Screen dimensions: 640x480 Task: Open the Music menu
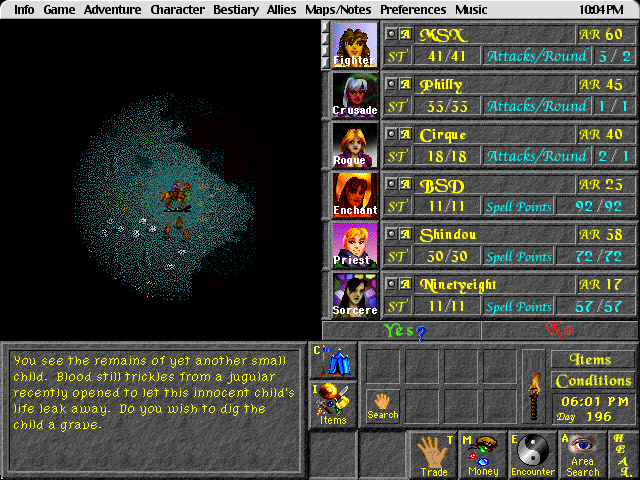[471, 10]
